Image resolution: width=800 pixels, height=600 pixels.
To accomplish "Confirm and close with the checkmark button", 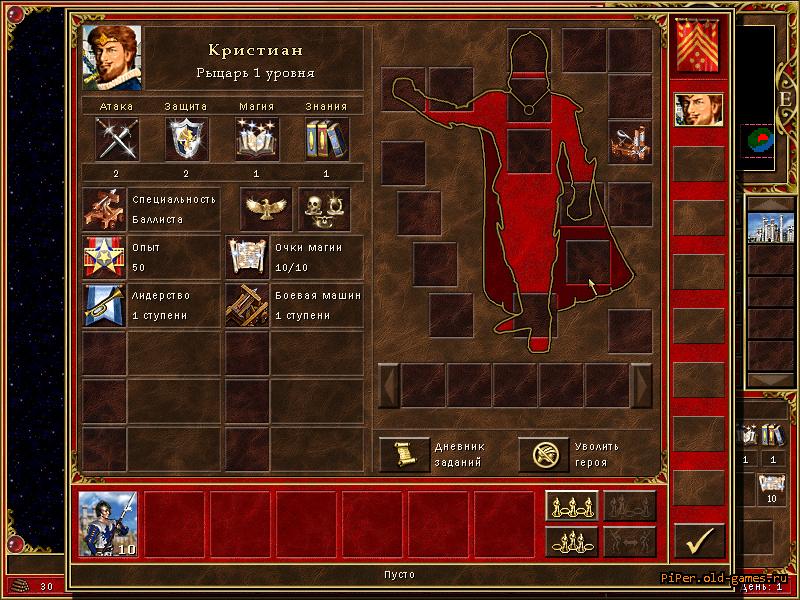I will point(698,540).
